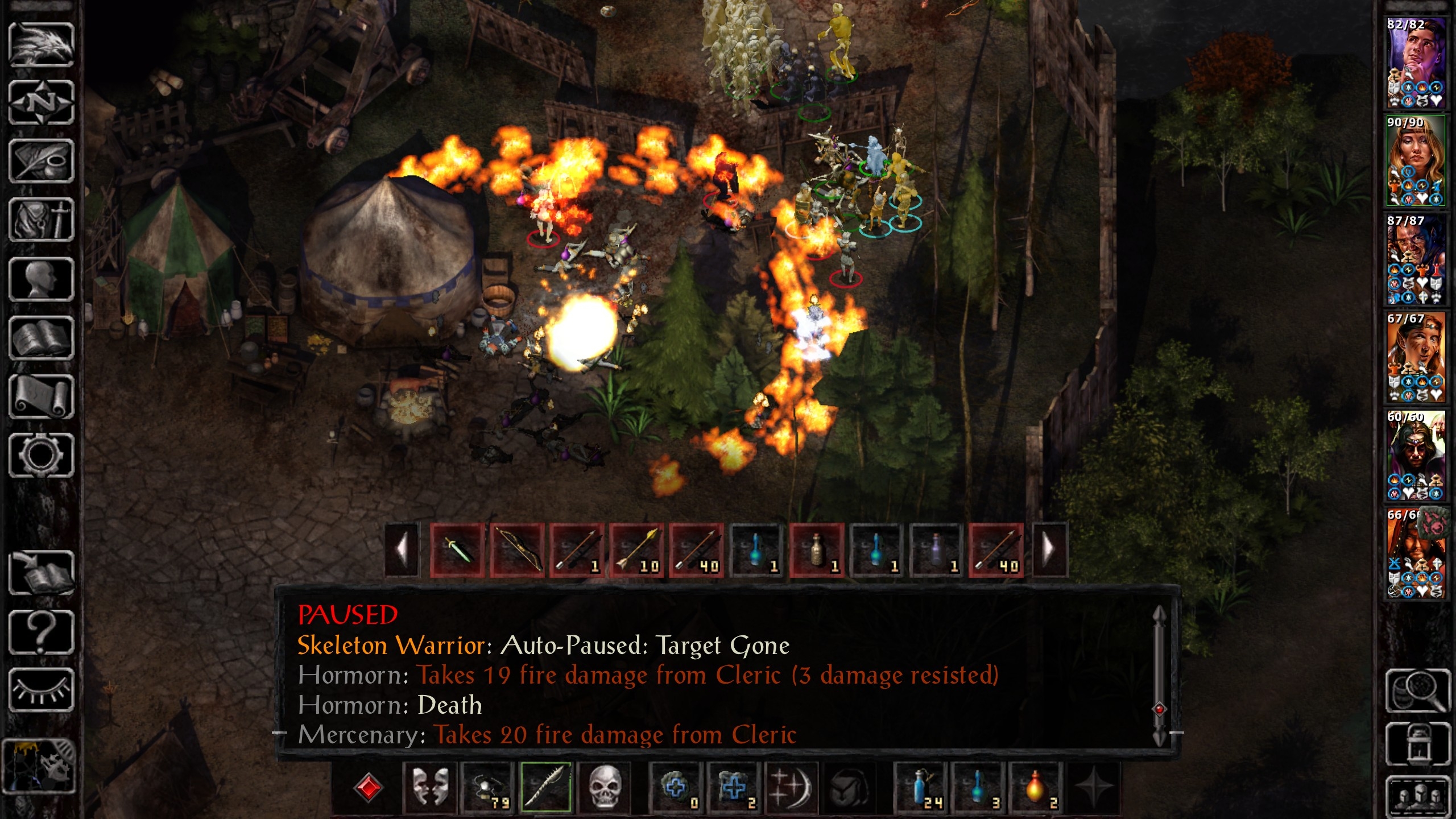
Task: Open the journal with the quill icon
Action: pyautogui.click(x=41, y=162)
